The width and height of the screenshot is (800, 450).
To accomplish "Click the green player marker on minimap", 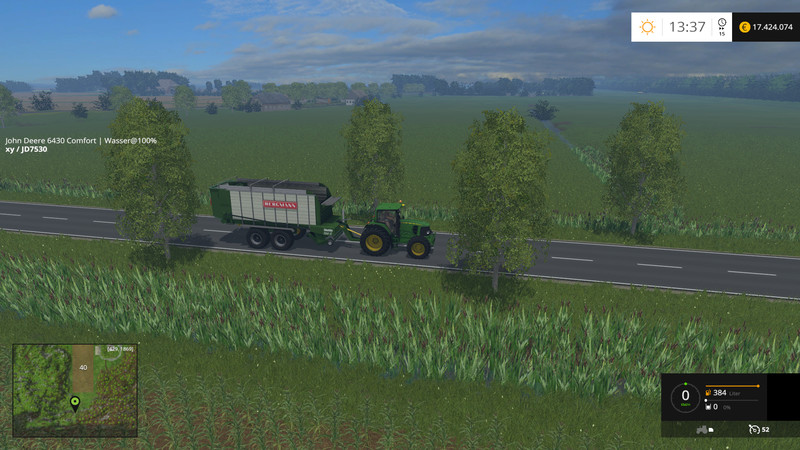I will point(74,403).
